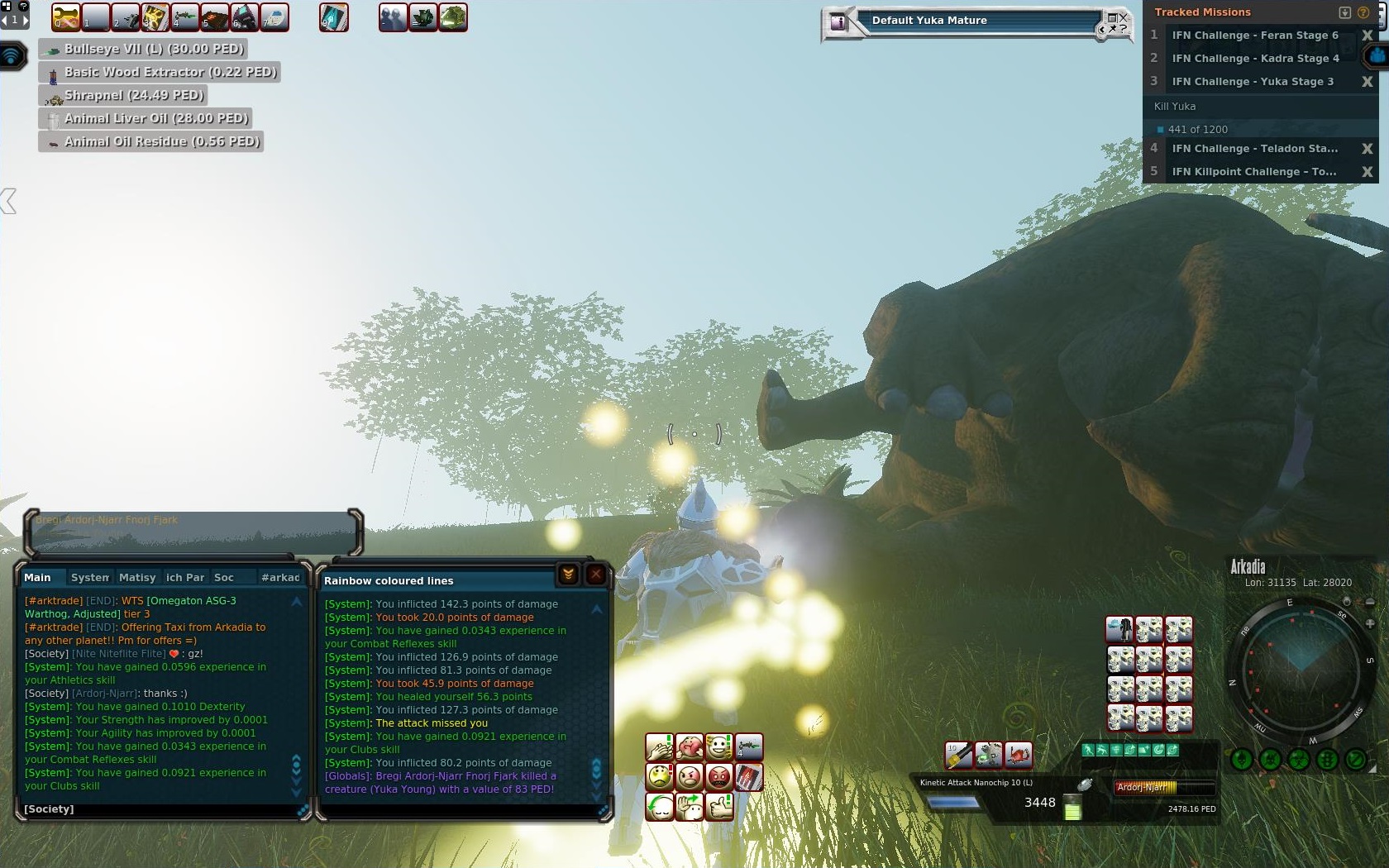1389x868 pixels.
Task: Zoom in the radar with the plus button
Action: (1370, 623)
